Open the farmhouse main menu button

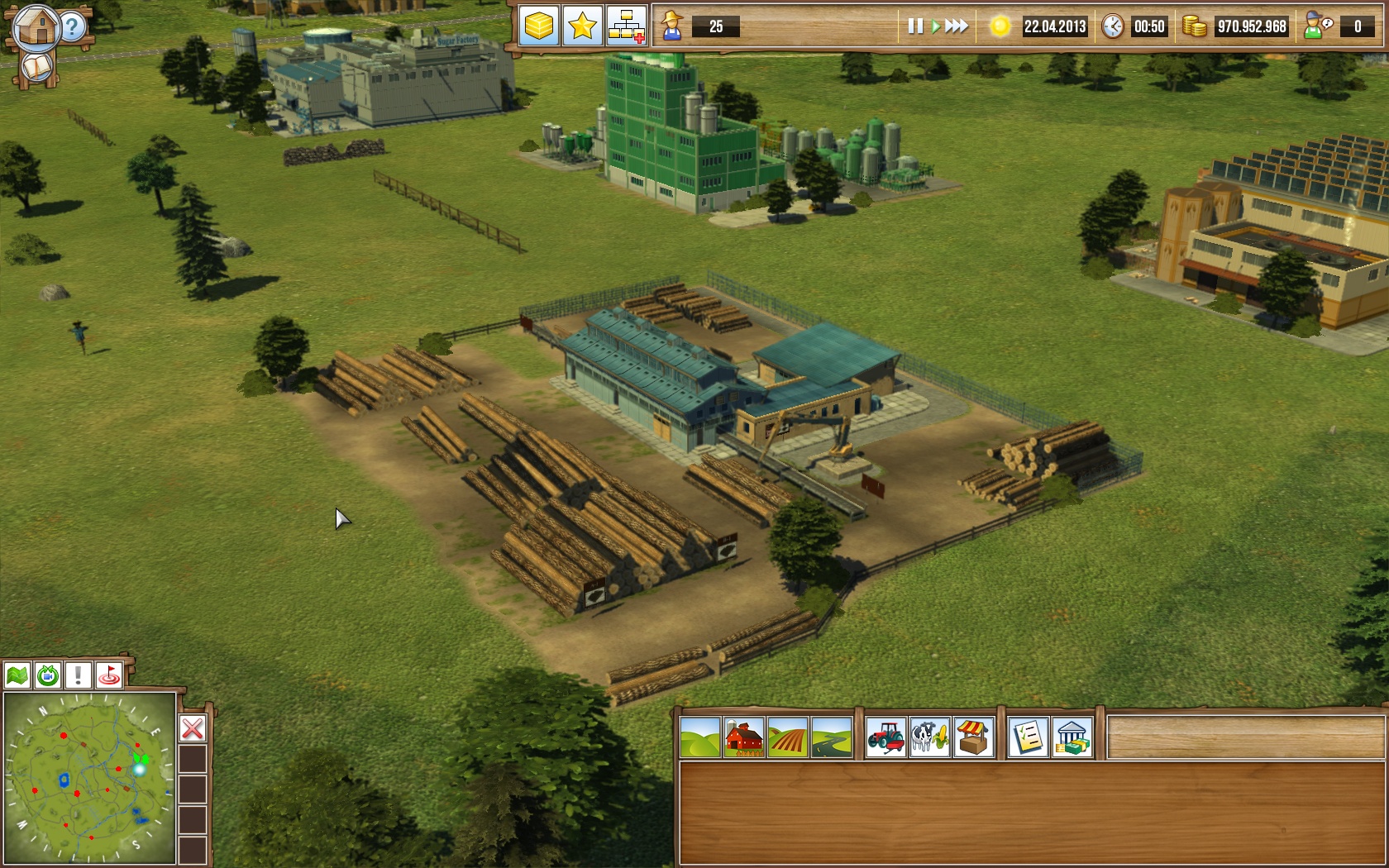36,26
